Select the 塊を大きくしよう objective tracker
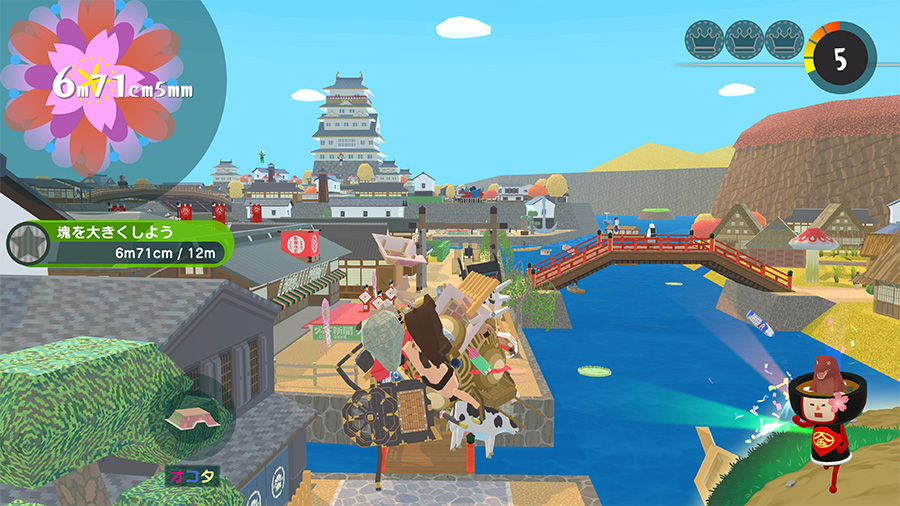The width and height of the screenshot is (900, 506). click(x=135, y=243)
